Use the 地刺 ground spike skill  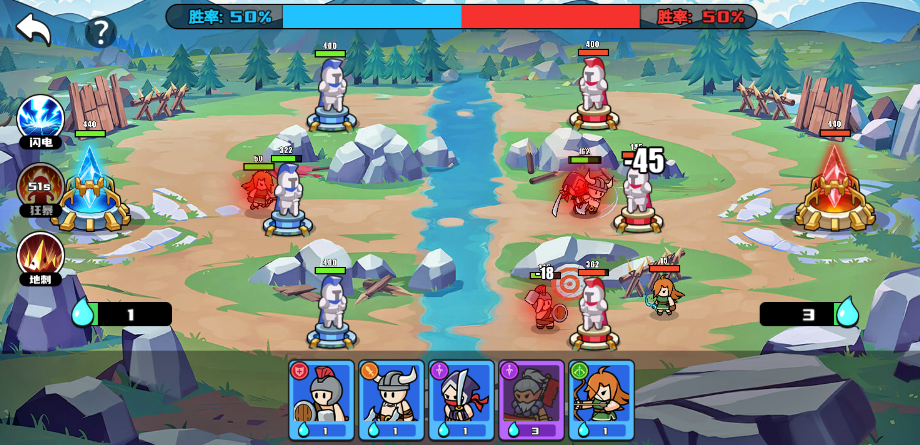[40, 254]
